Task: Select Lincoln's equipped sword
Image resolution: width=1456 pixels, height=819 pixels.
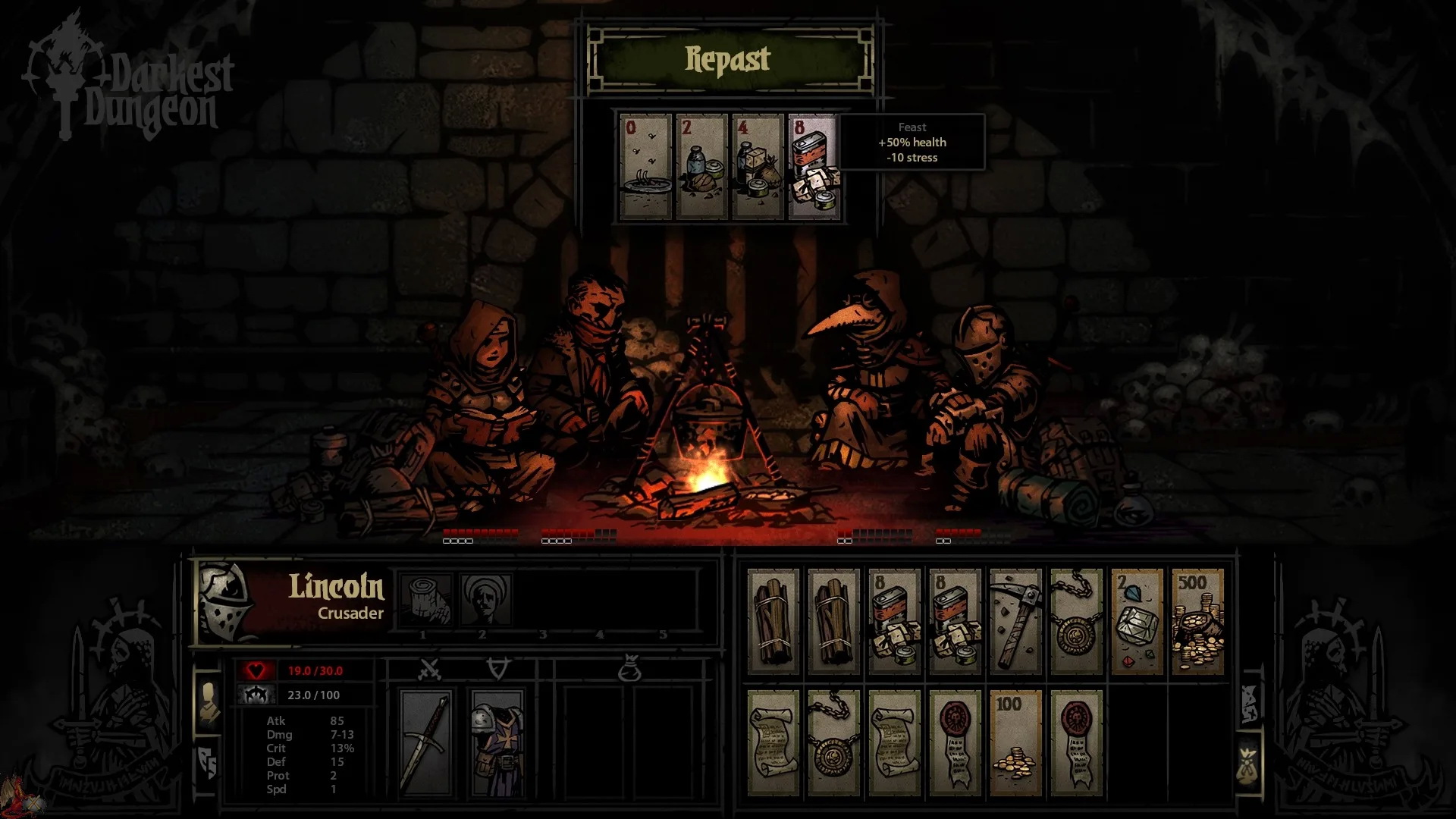Action: tap(426, 742)
